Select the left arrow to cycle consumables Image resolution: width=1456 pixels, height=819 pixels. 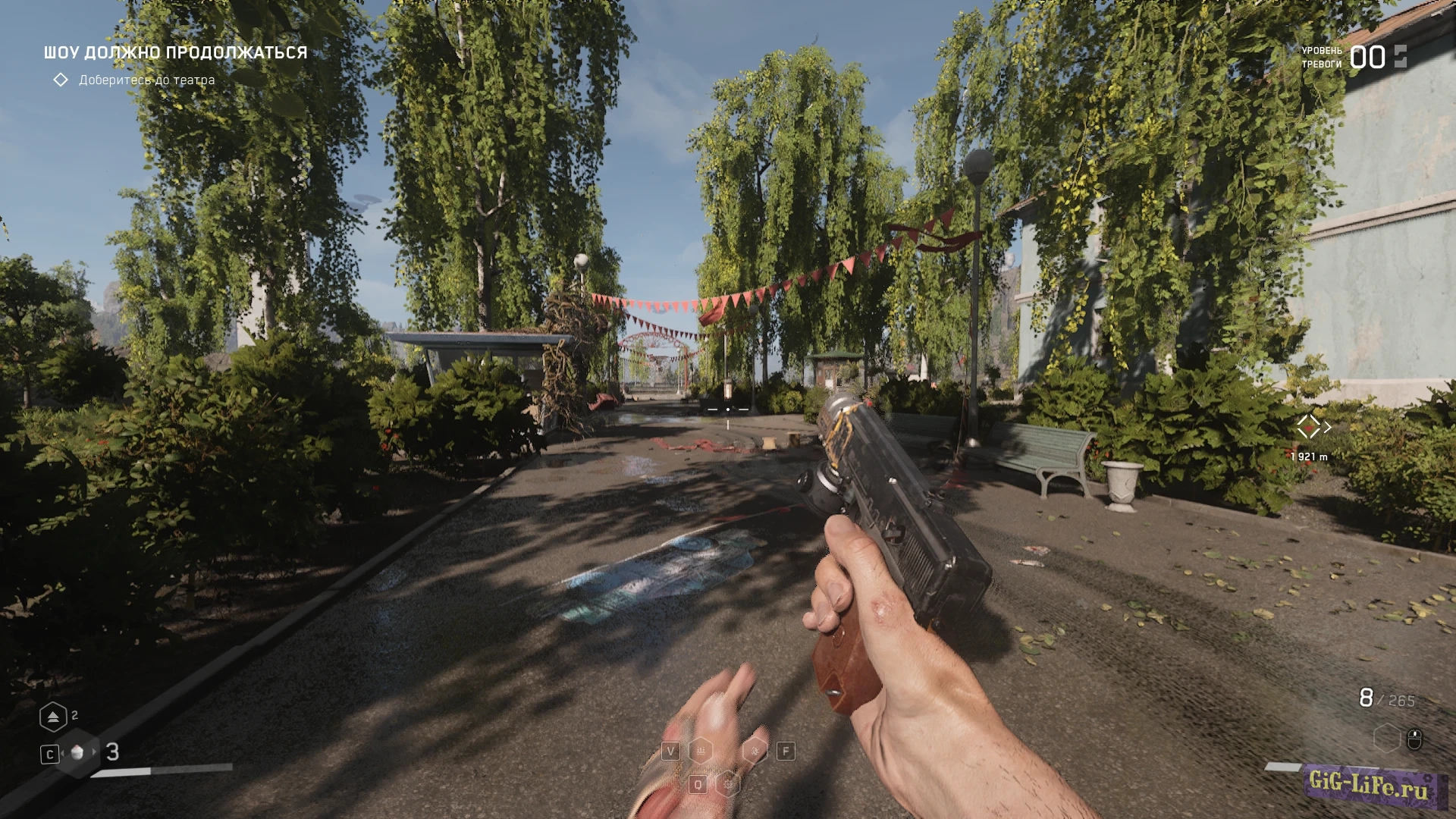click(x=62, y=754)
